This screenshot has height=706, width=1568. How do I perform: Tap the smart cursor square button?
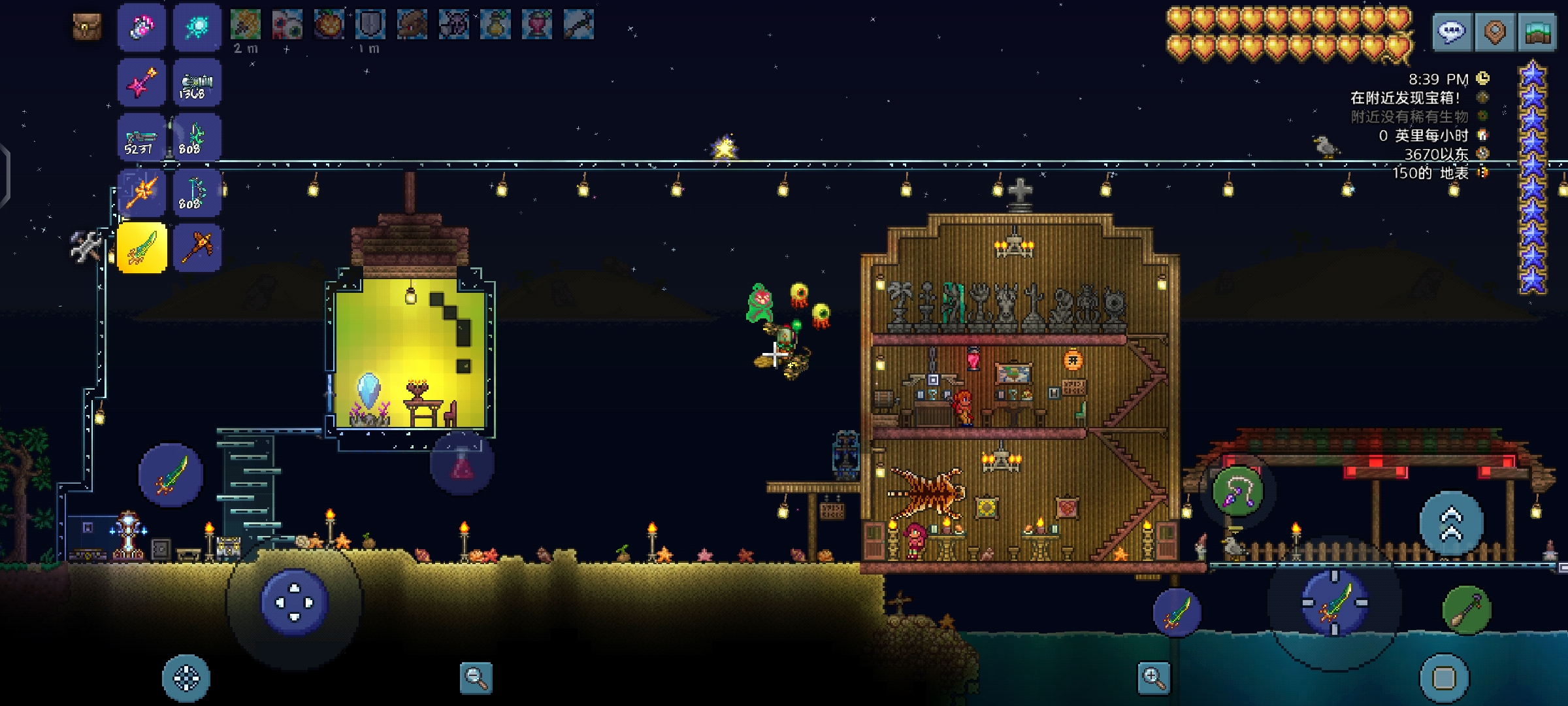coord(1444,679)
